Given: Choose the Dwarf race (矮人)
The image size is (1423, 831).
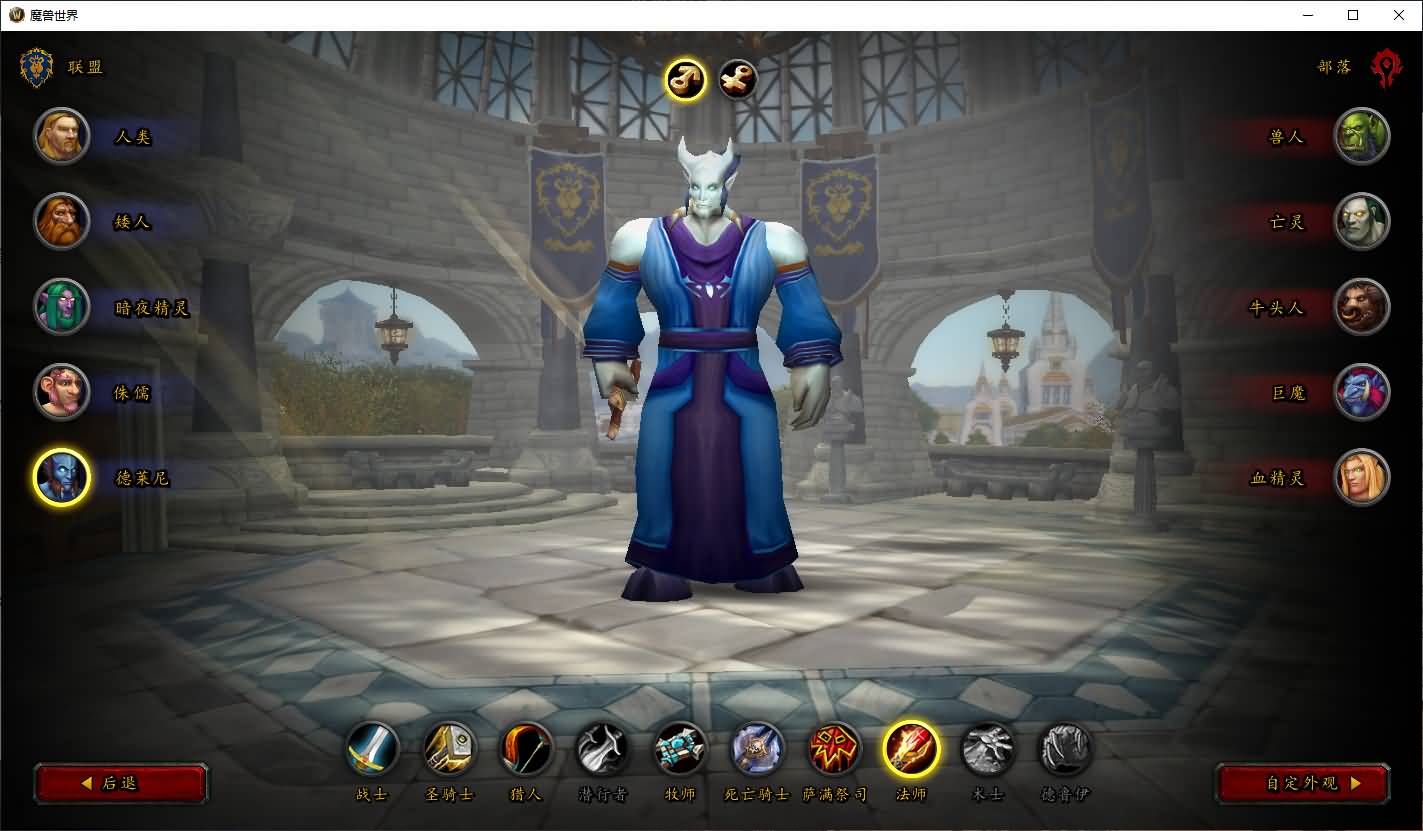Looking at the screenshot, I should coord(62,221).
